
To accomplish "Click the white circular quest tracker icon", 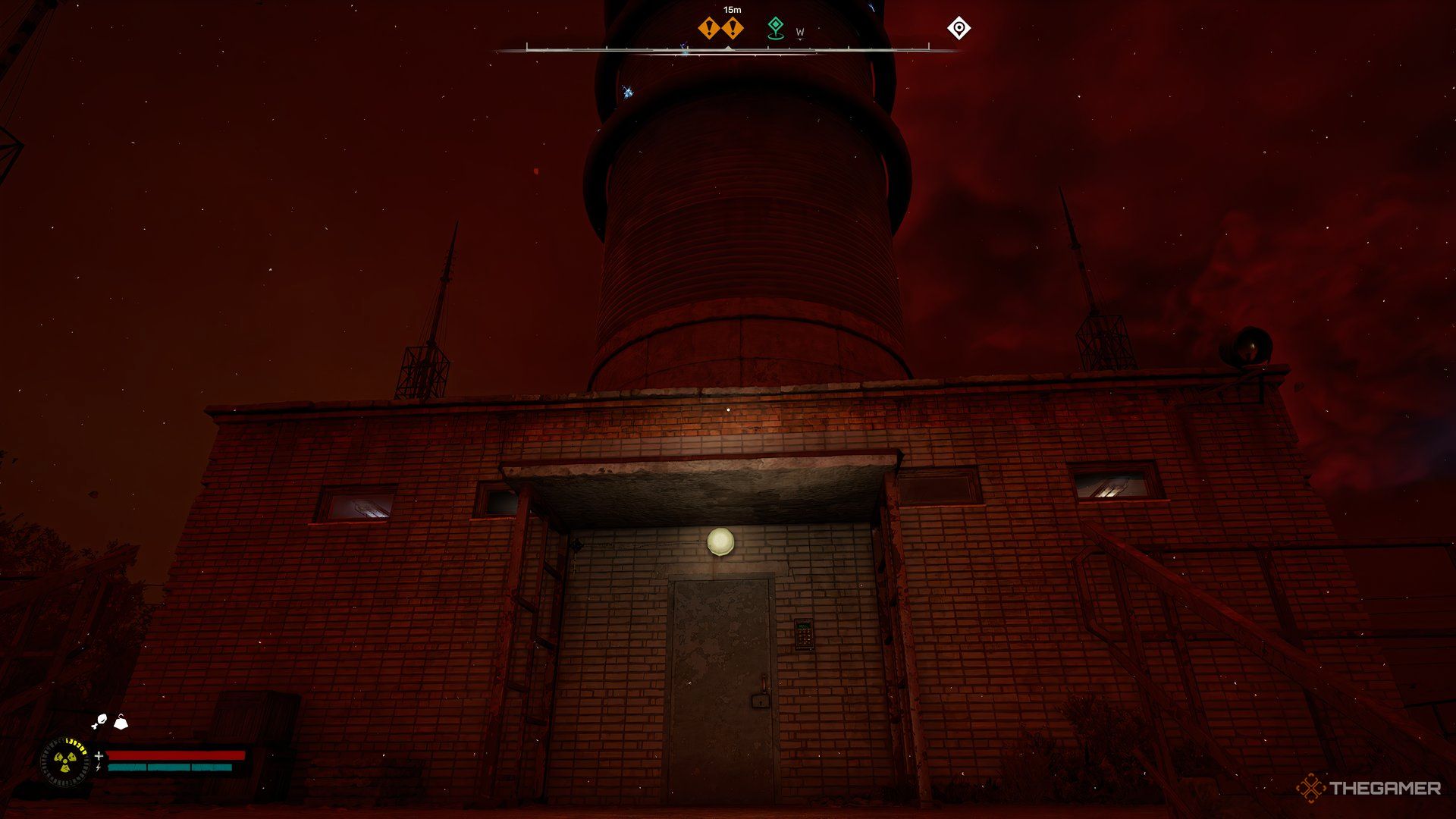I will tap(959, 28).
